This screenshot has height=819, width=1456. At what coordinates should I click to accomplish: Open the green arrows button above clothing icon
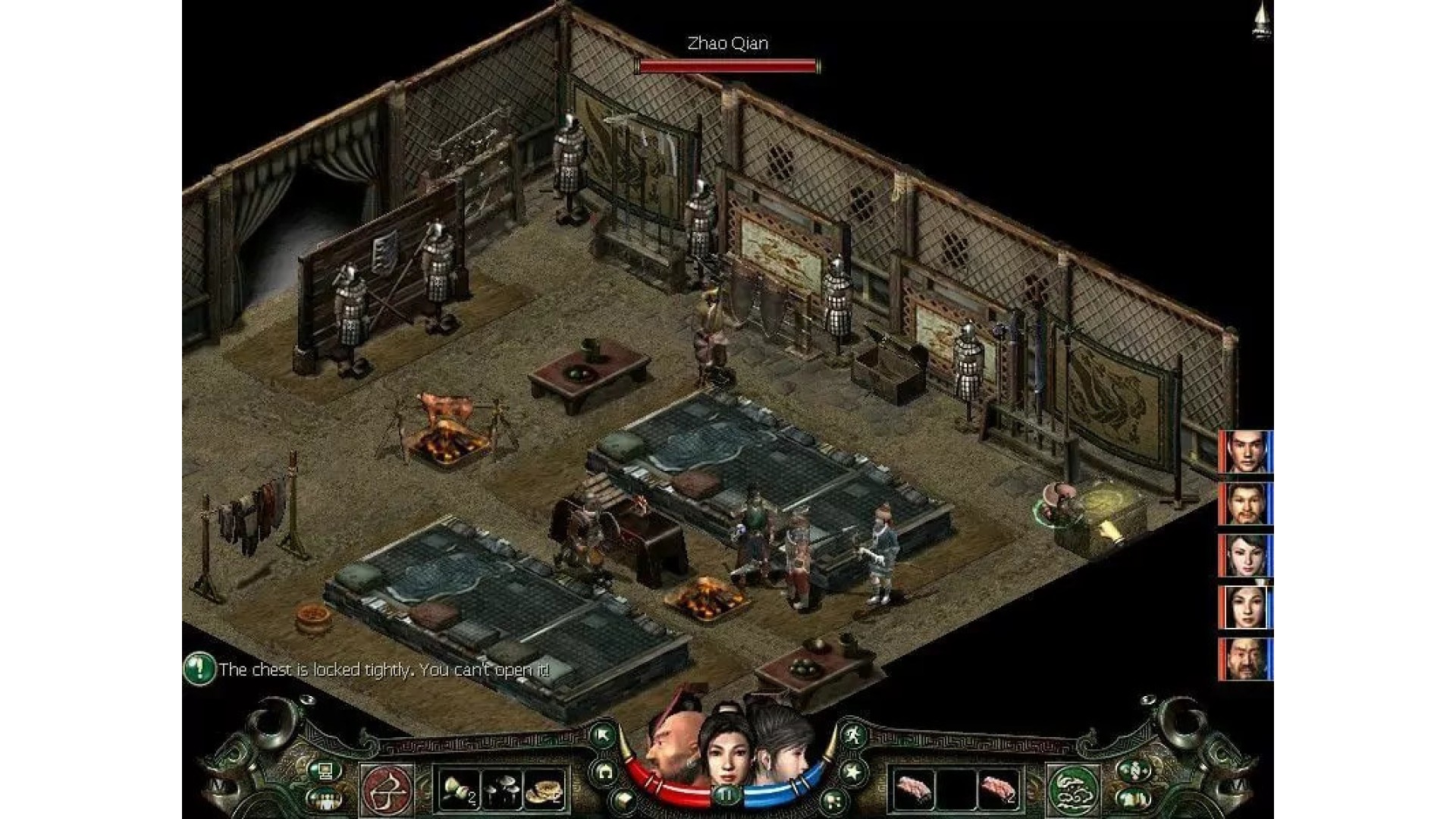click(x=1134, y=771)
